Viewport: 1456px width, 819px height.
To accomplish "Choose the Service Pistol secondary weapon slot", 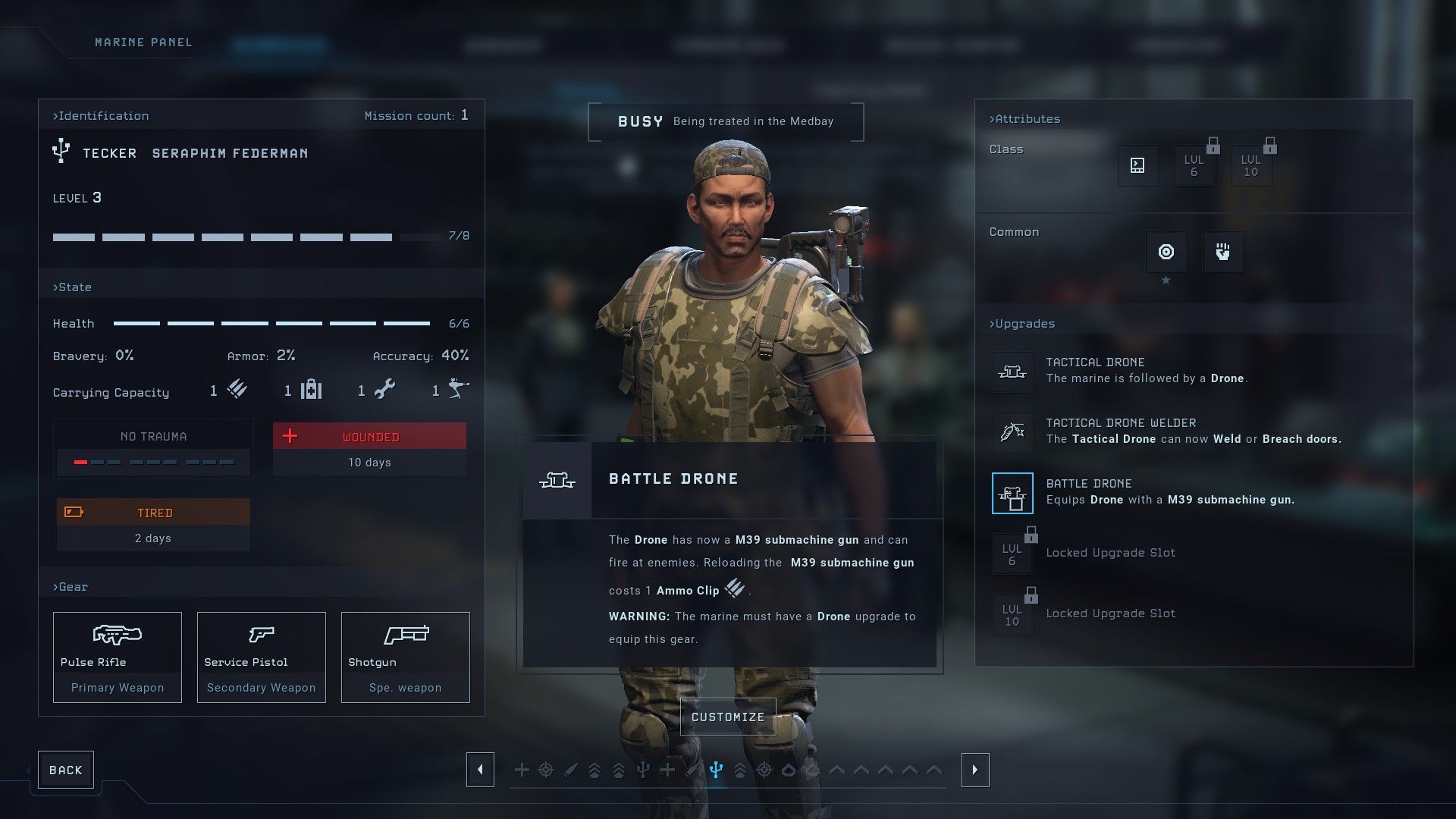I will [x=262, y=657].
